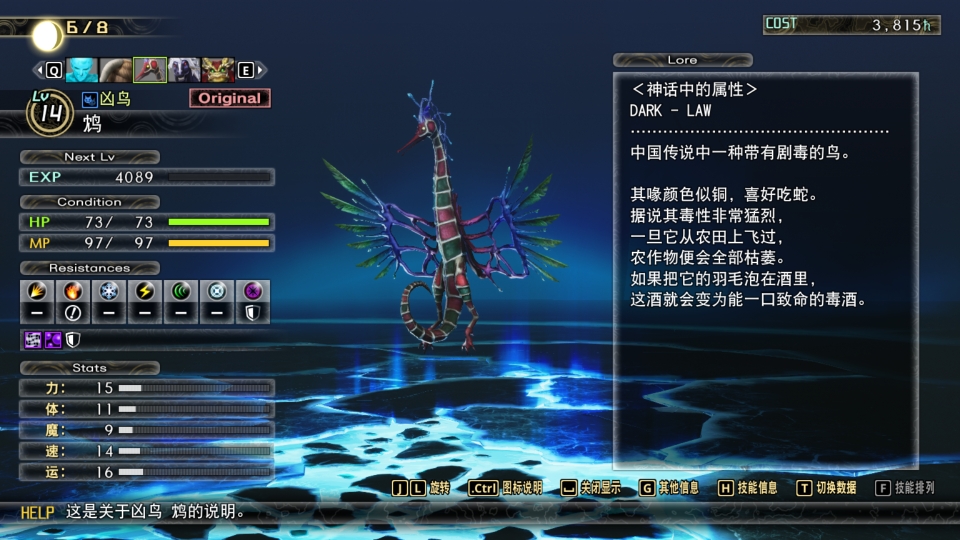The width and height of the screenshot is (960, 540).
Task: Select the green wind resistance icon
Action: coord(181,292)
